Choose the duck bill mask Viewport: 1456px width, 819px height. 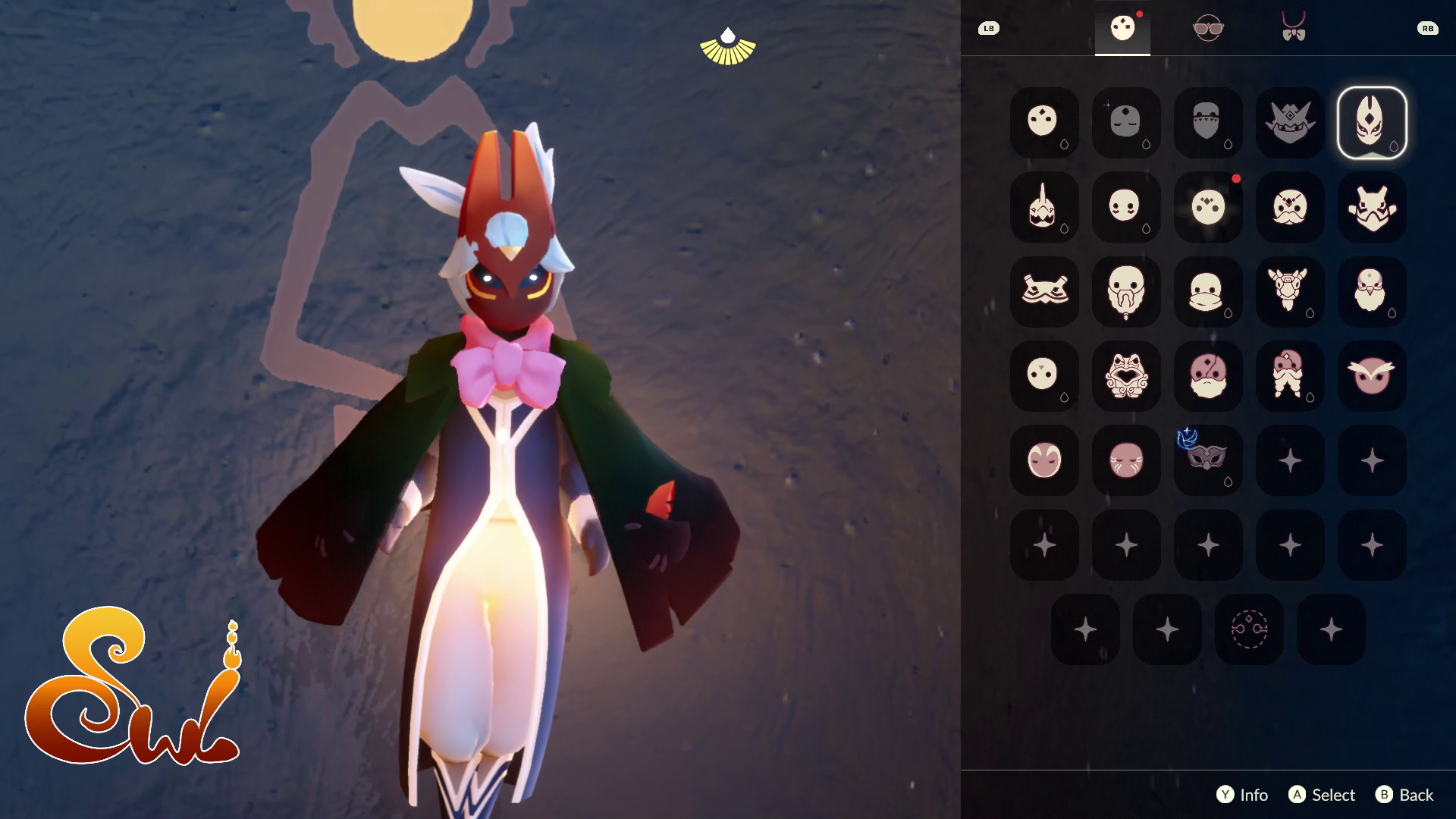point(1207,292)
